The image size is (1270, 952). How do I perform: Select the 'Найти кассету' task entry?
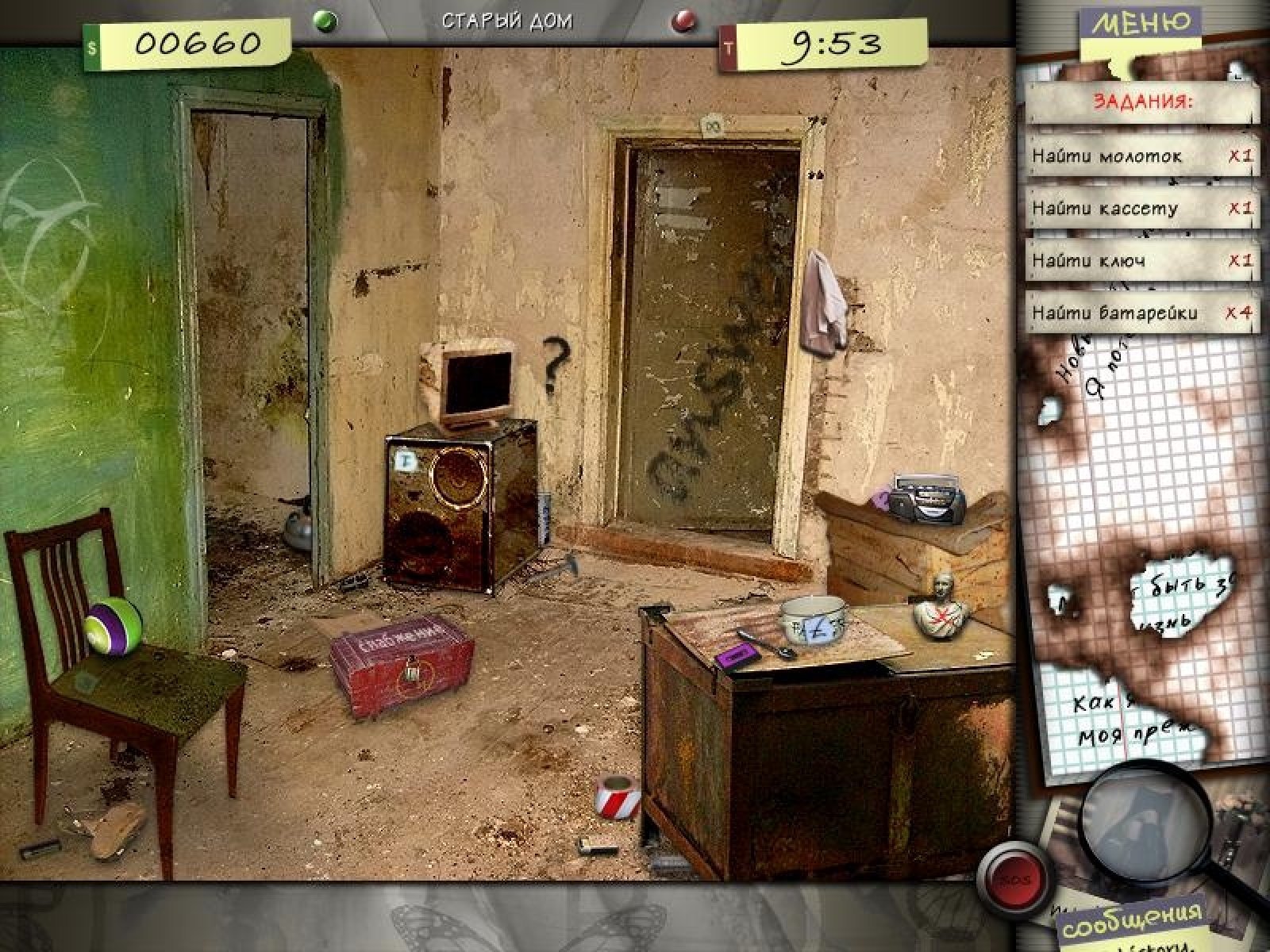coord(1141,208)
